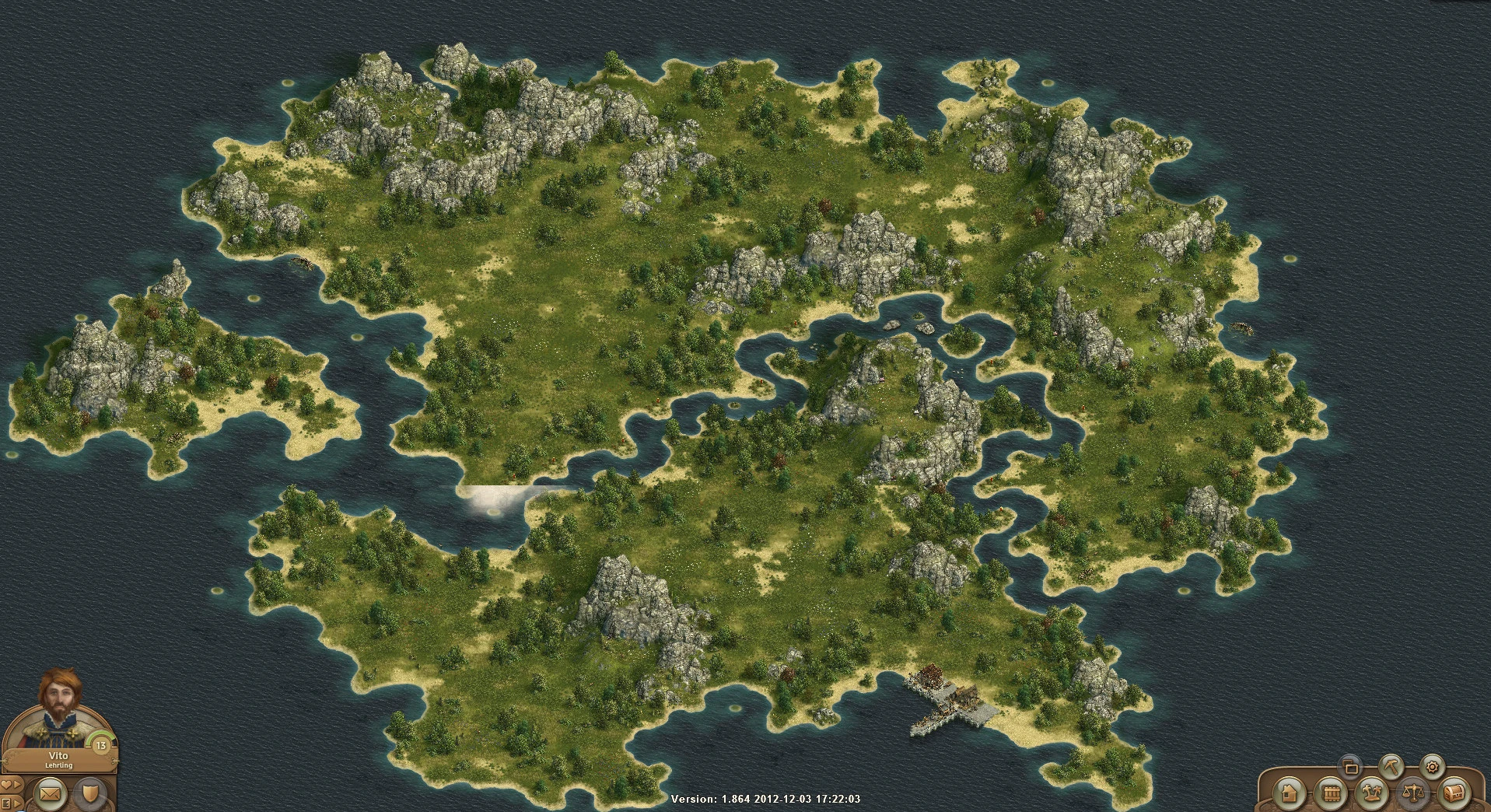Open the warehouse crate icon
1491x812 pixels.
pos(1331,795)
